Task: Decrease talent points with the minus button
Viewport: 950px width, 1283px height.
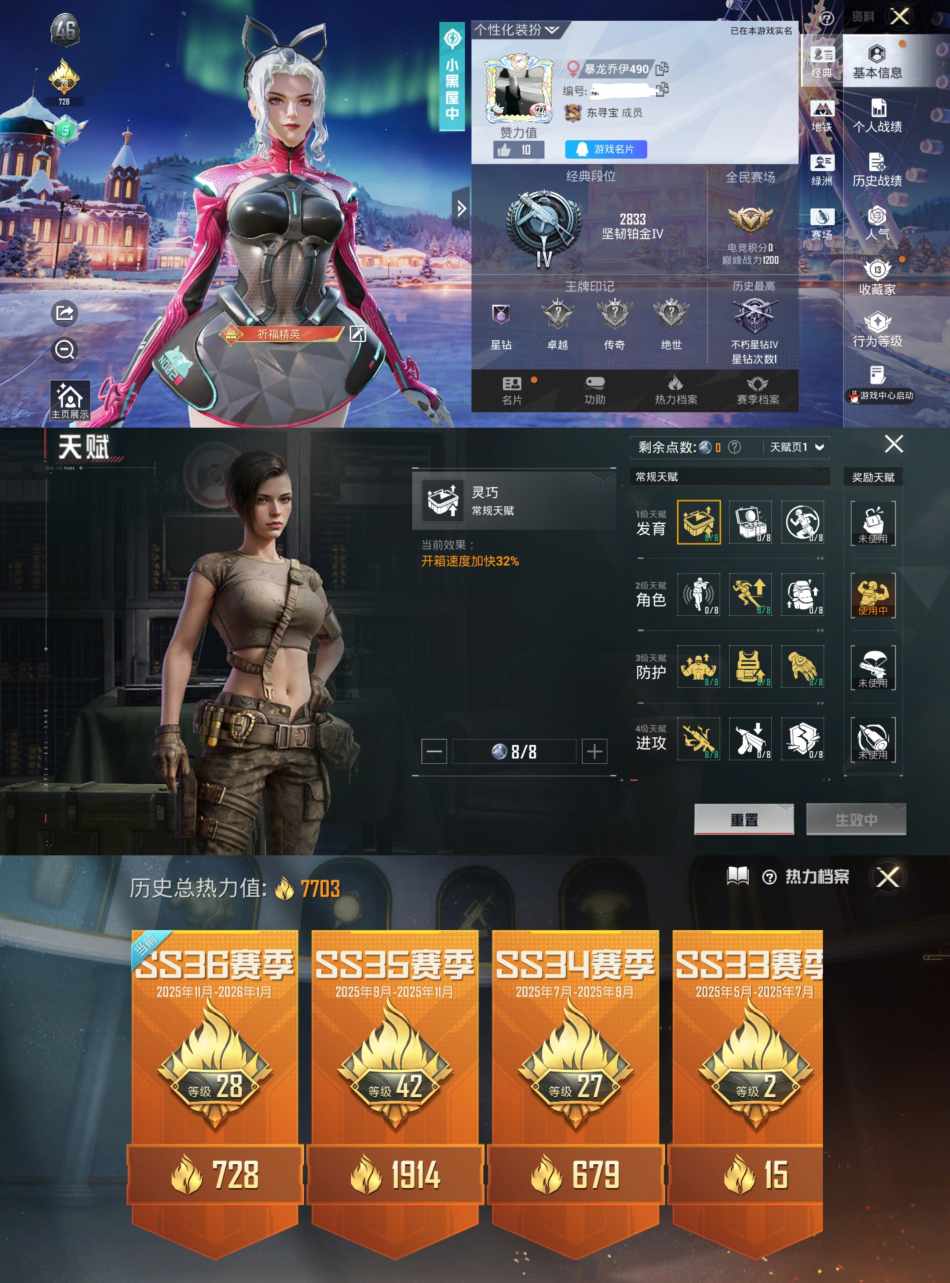Action: pyautogui.click(x=434, y=752)
